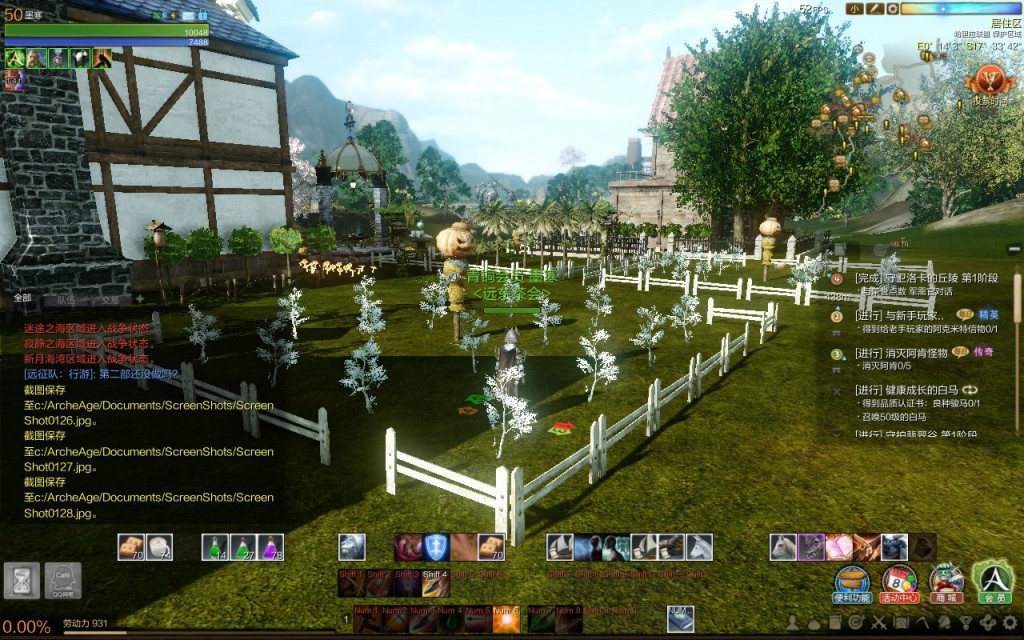Toggle minimap size with 小 button
Viewport: 1024px width, 640px height.
(854, 8)
